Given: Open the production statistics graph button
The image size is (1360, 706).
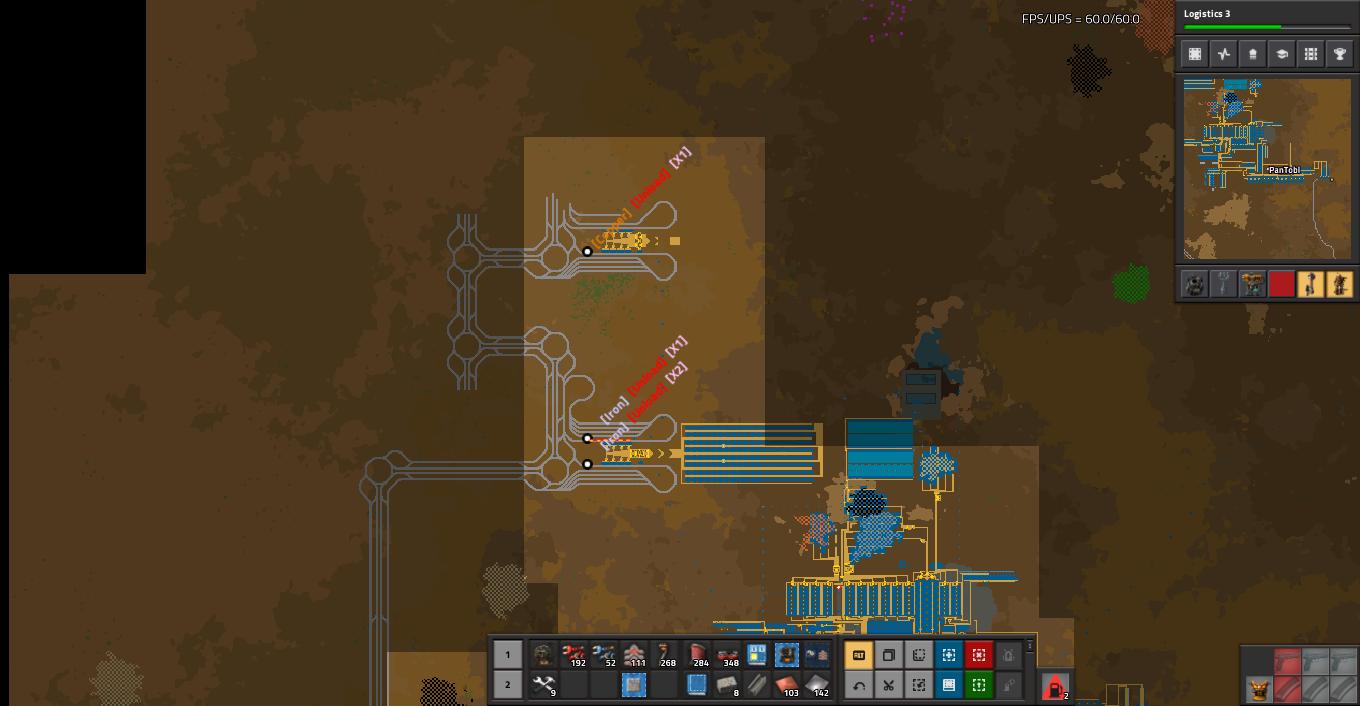Looking at the screenshot, I should [1223, 54].
